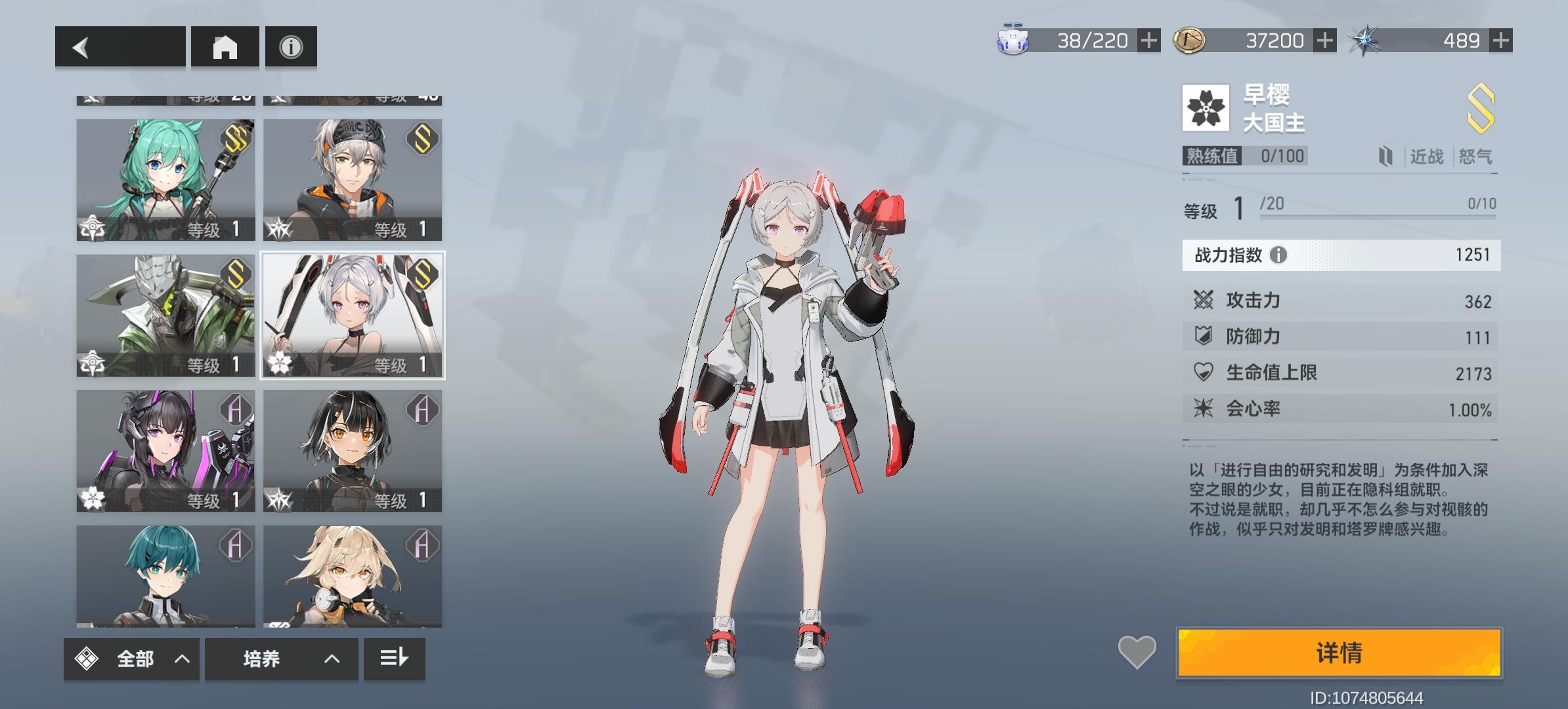Open the 培养 dropdown
Image resolution: width=1568 pixels, height=709 pixels.
281,659
